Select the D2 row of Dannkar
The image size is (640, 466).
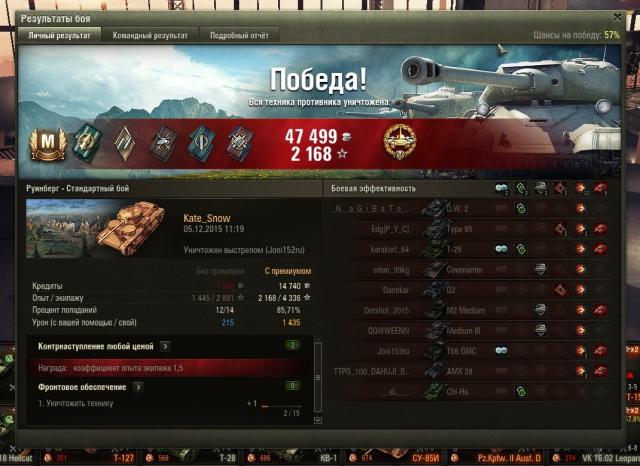(x=470, y=290)
